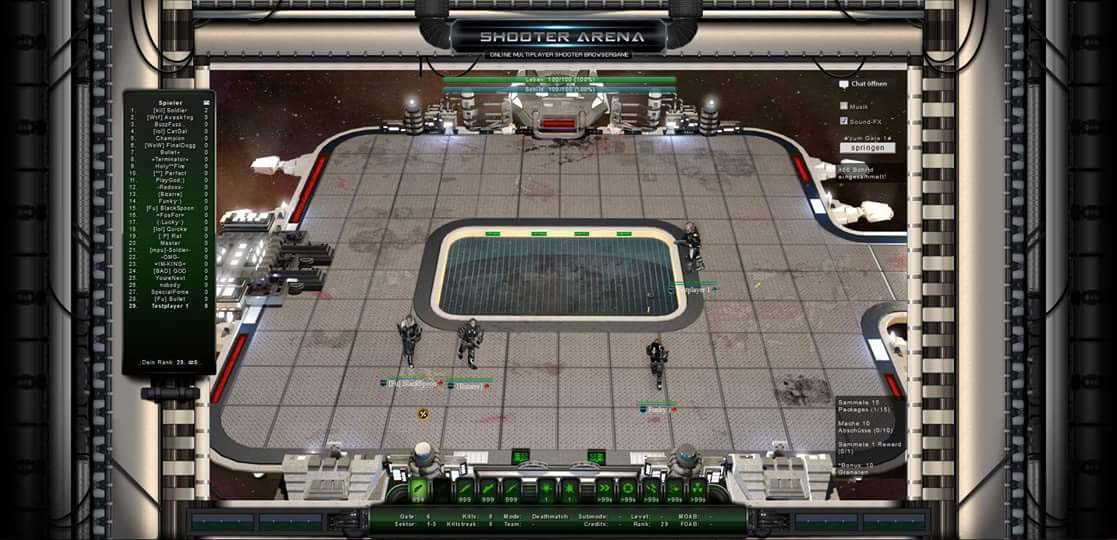The image size is (1117, 540).
Task: Activate the radiation symbol ability
Action: coord(697,489)
